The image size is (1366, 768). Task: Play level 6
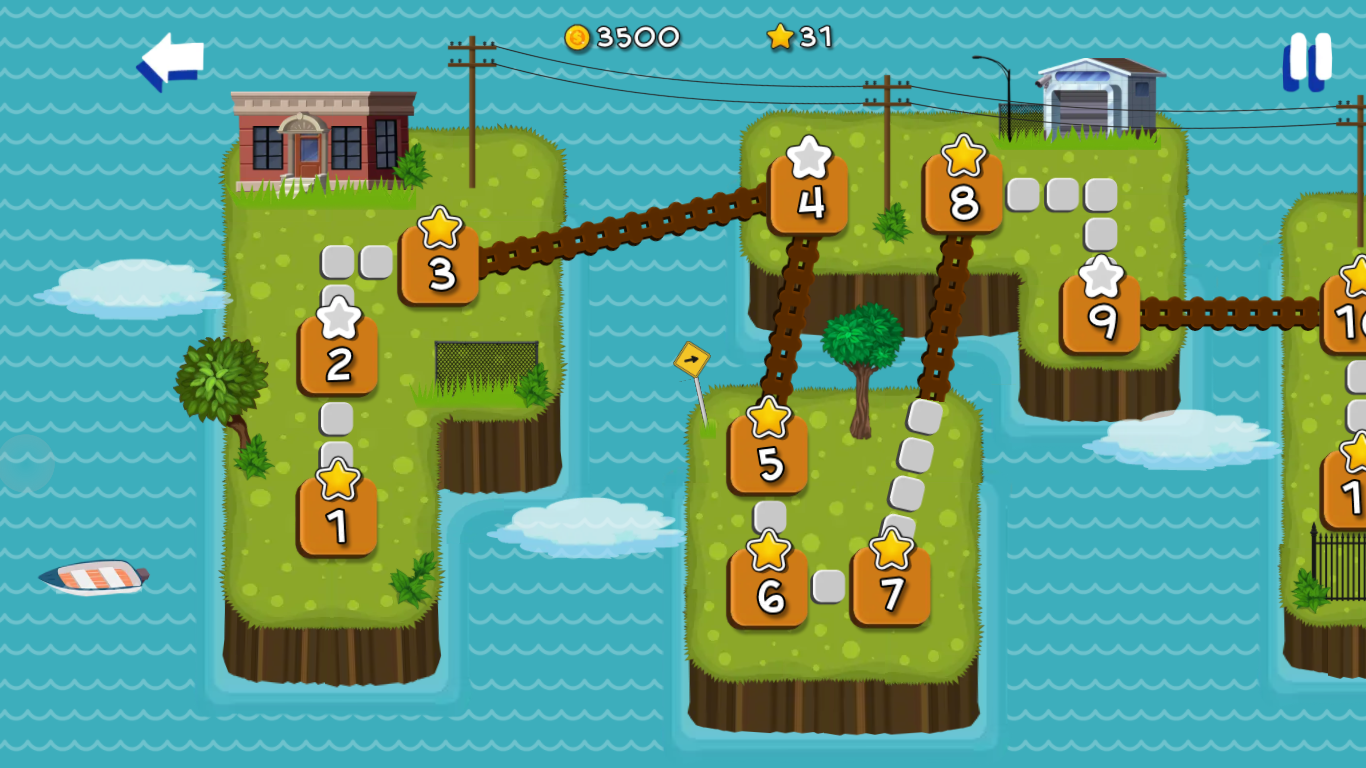[x=769, y=589]
